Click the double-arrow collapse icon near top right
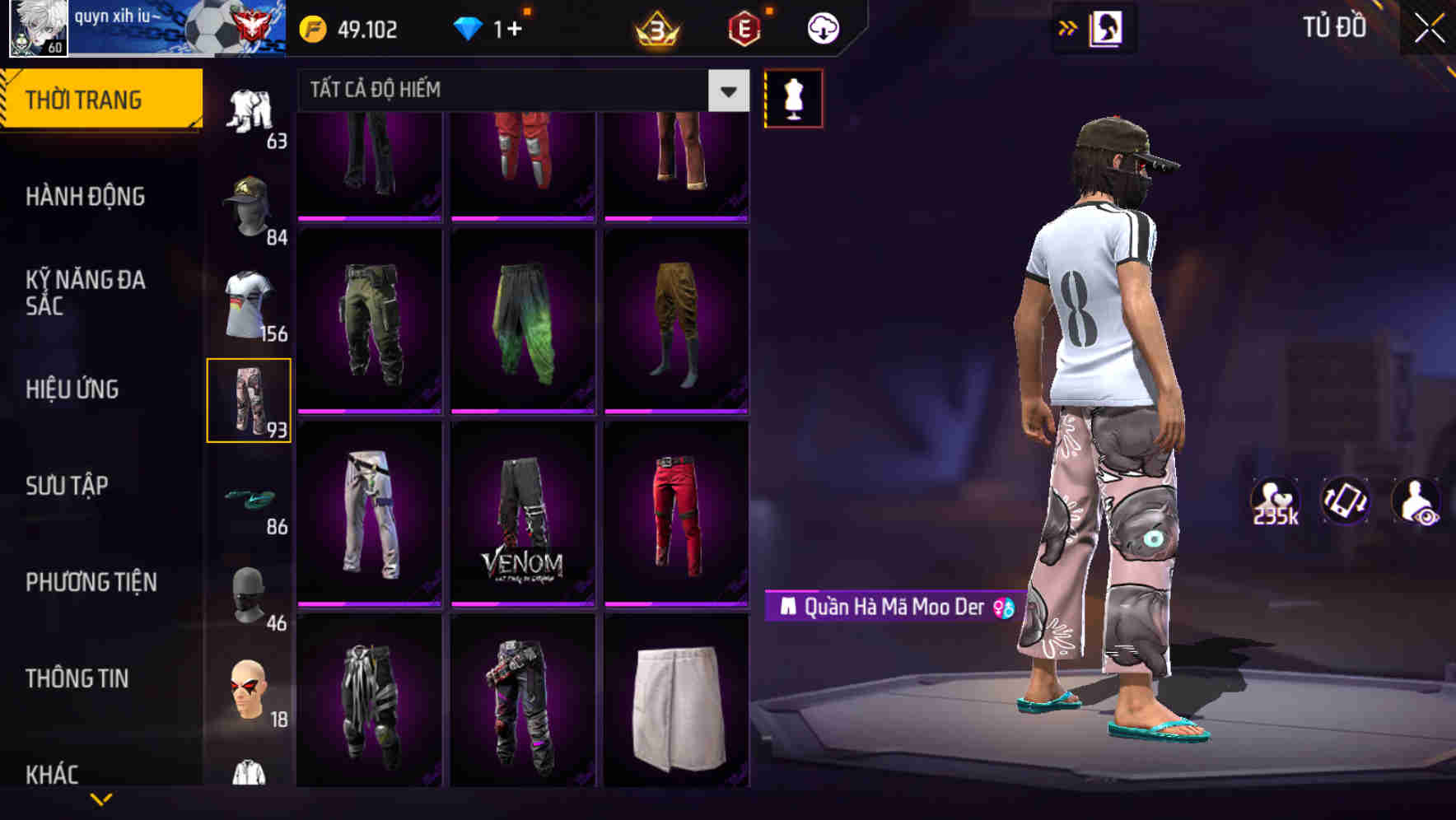The height and width of the screenshot is (820, 1456). 1068,27
